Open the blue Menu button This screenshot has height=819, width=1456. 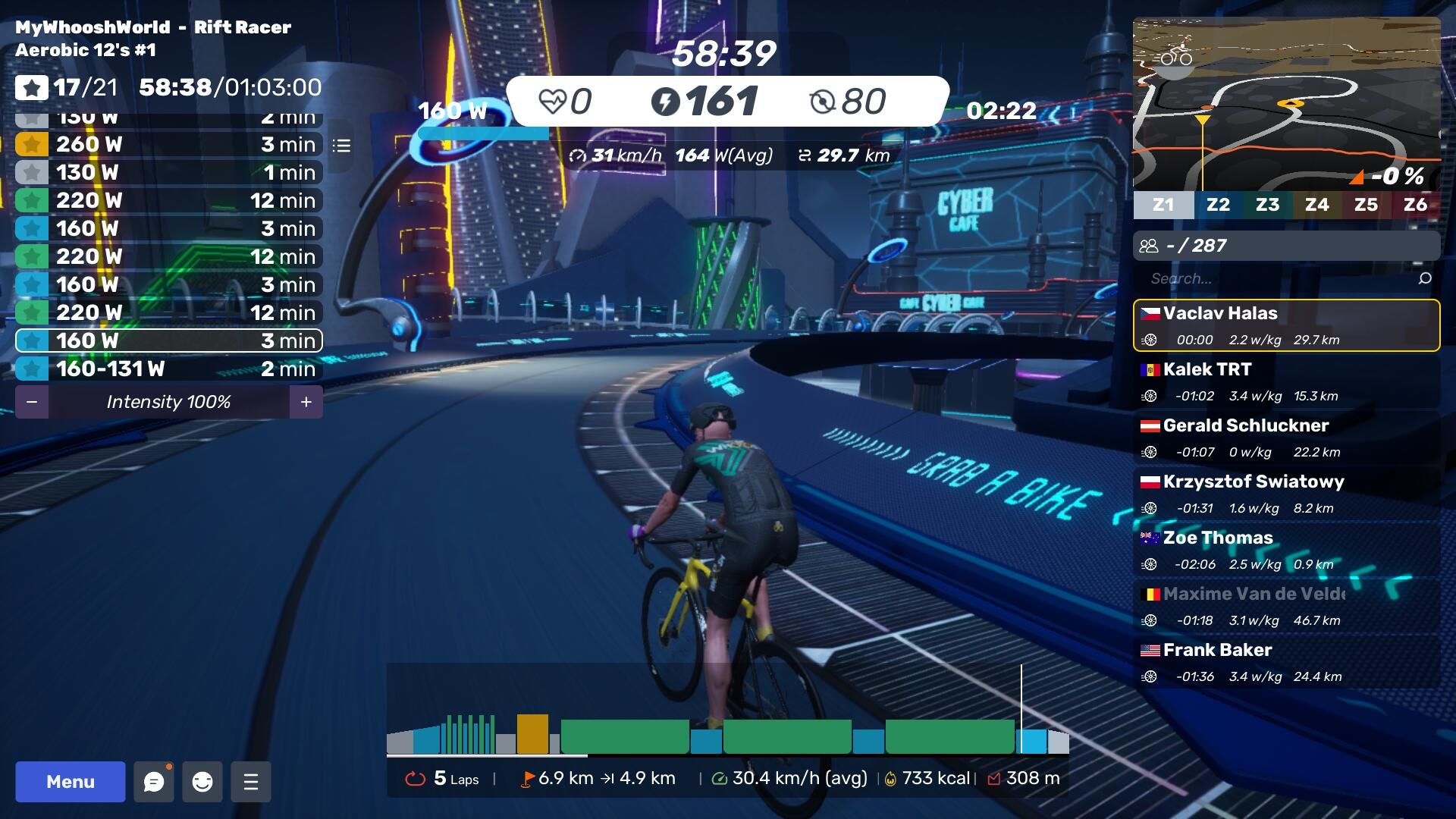click(70, 782)
